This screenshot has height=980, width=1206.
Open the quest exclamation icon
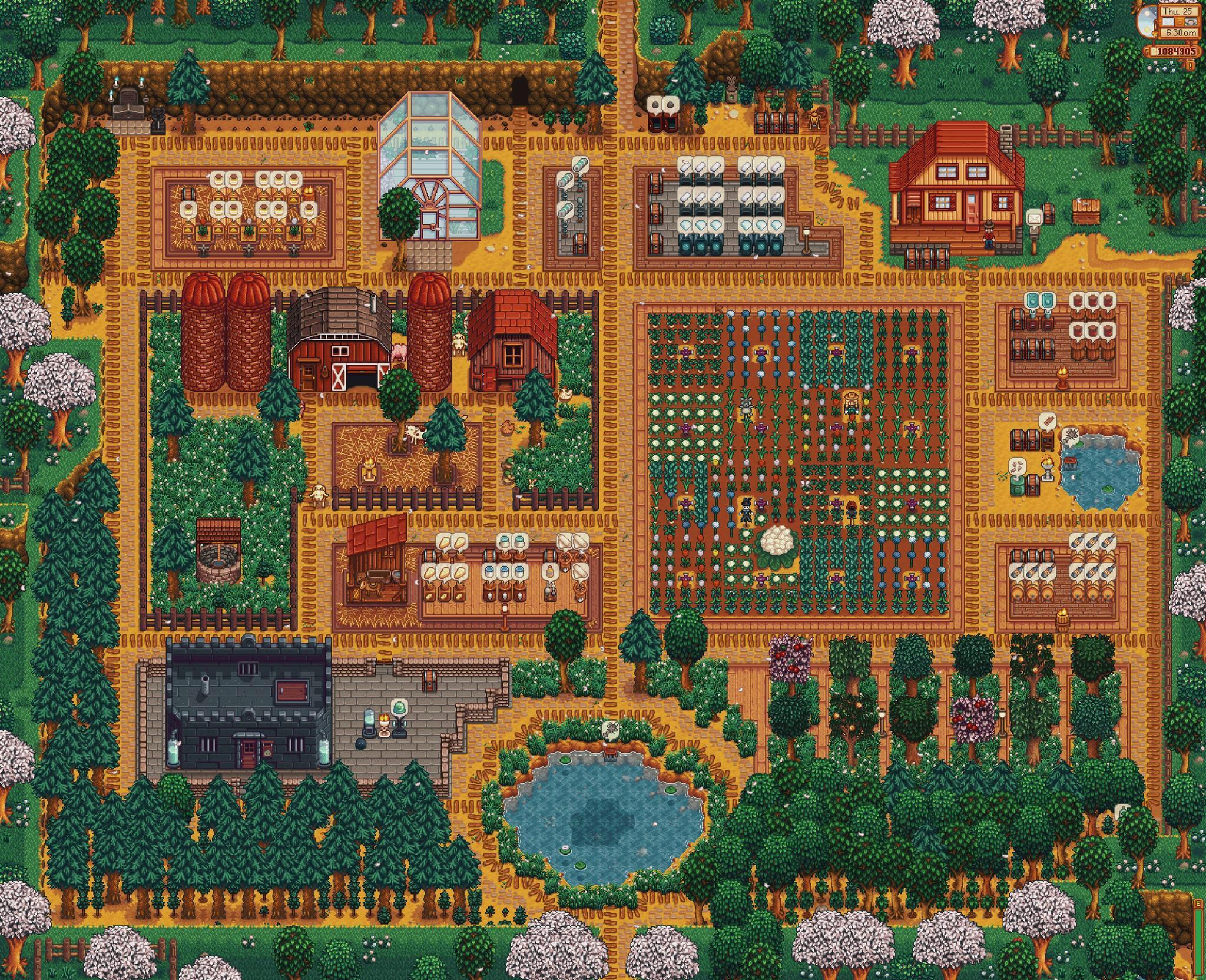coord(1190,66)
